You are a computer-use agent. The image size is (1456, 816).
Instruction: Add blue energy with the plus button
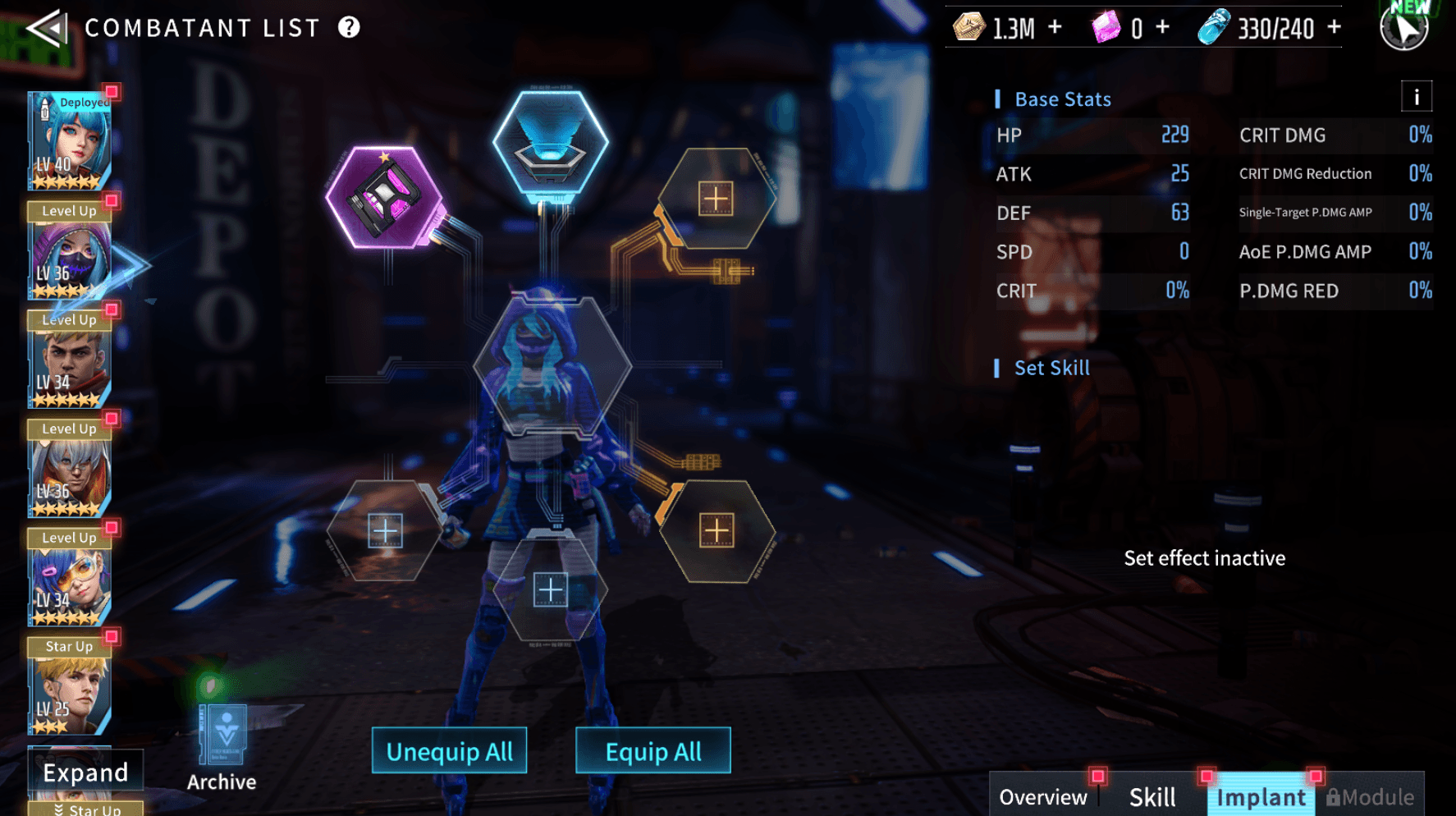[x=1335, y=28]
